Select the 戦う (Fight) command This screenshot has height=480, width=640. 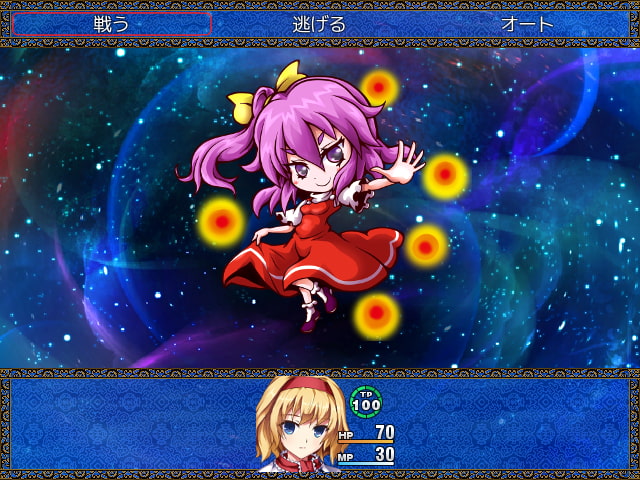point(111,24)
